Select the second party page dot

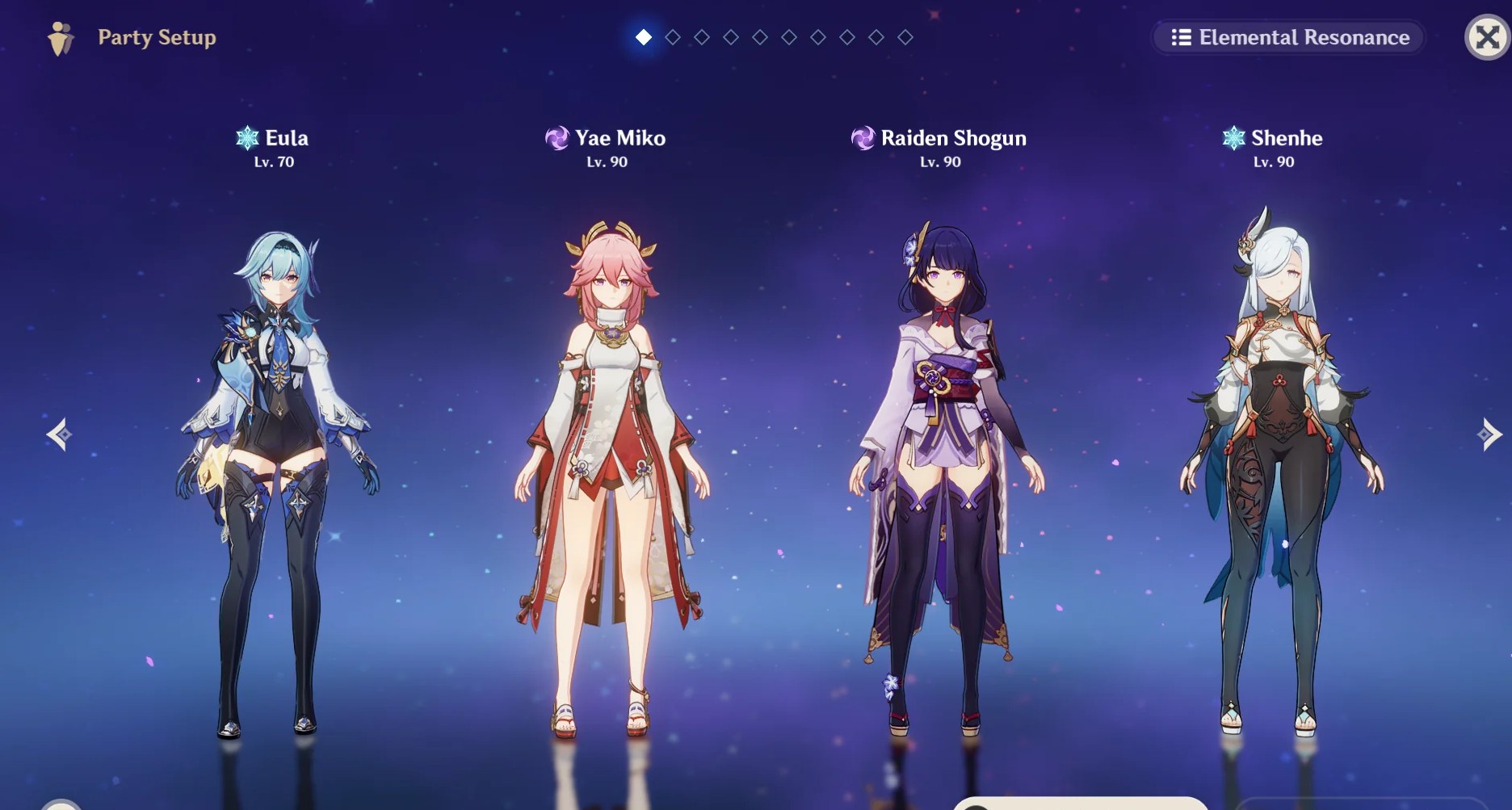[x=672, y=36]
